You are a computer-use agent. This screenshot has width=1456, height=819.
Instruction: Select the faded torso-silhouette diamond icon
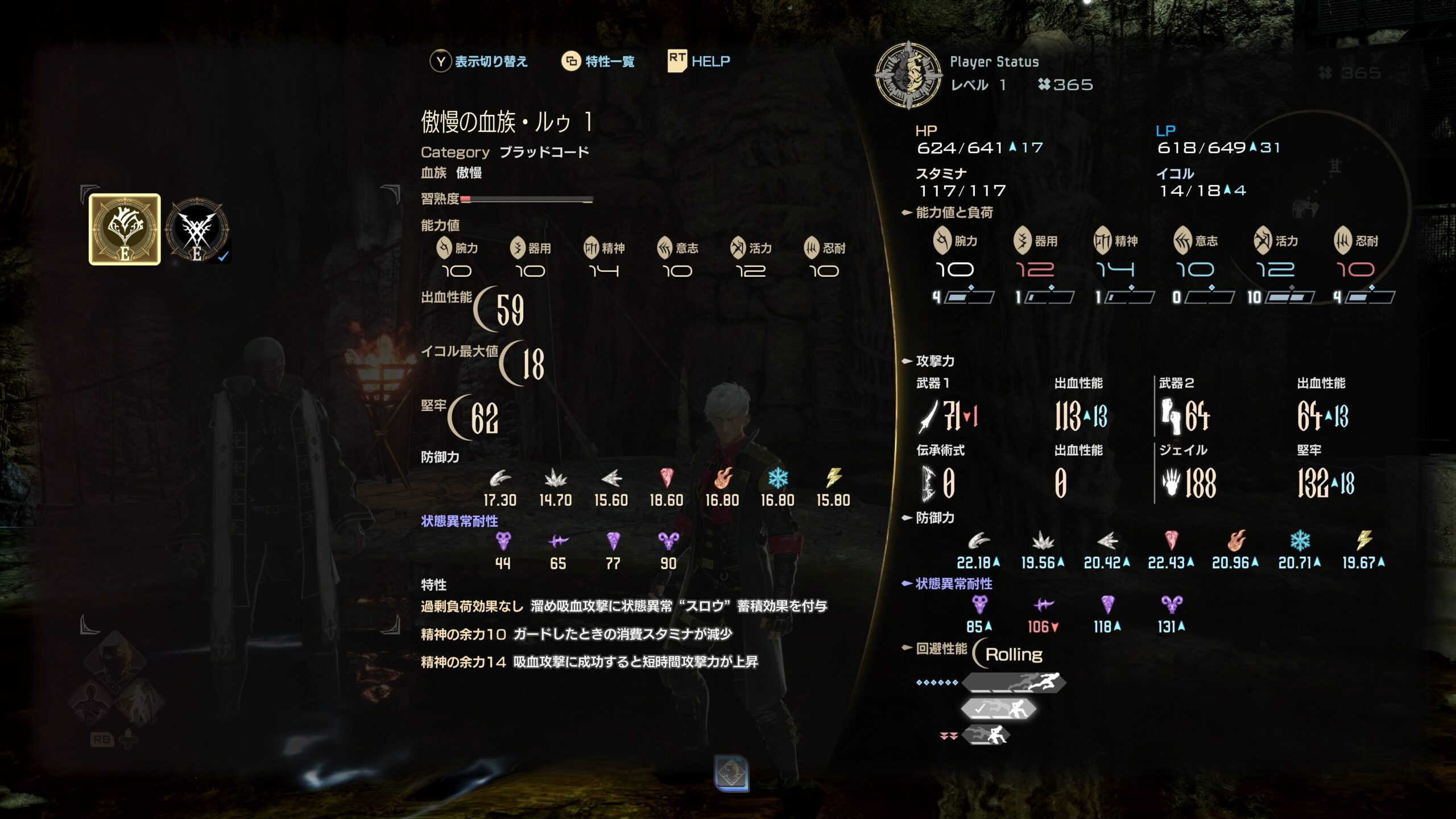click(91, 703)
